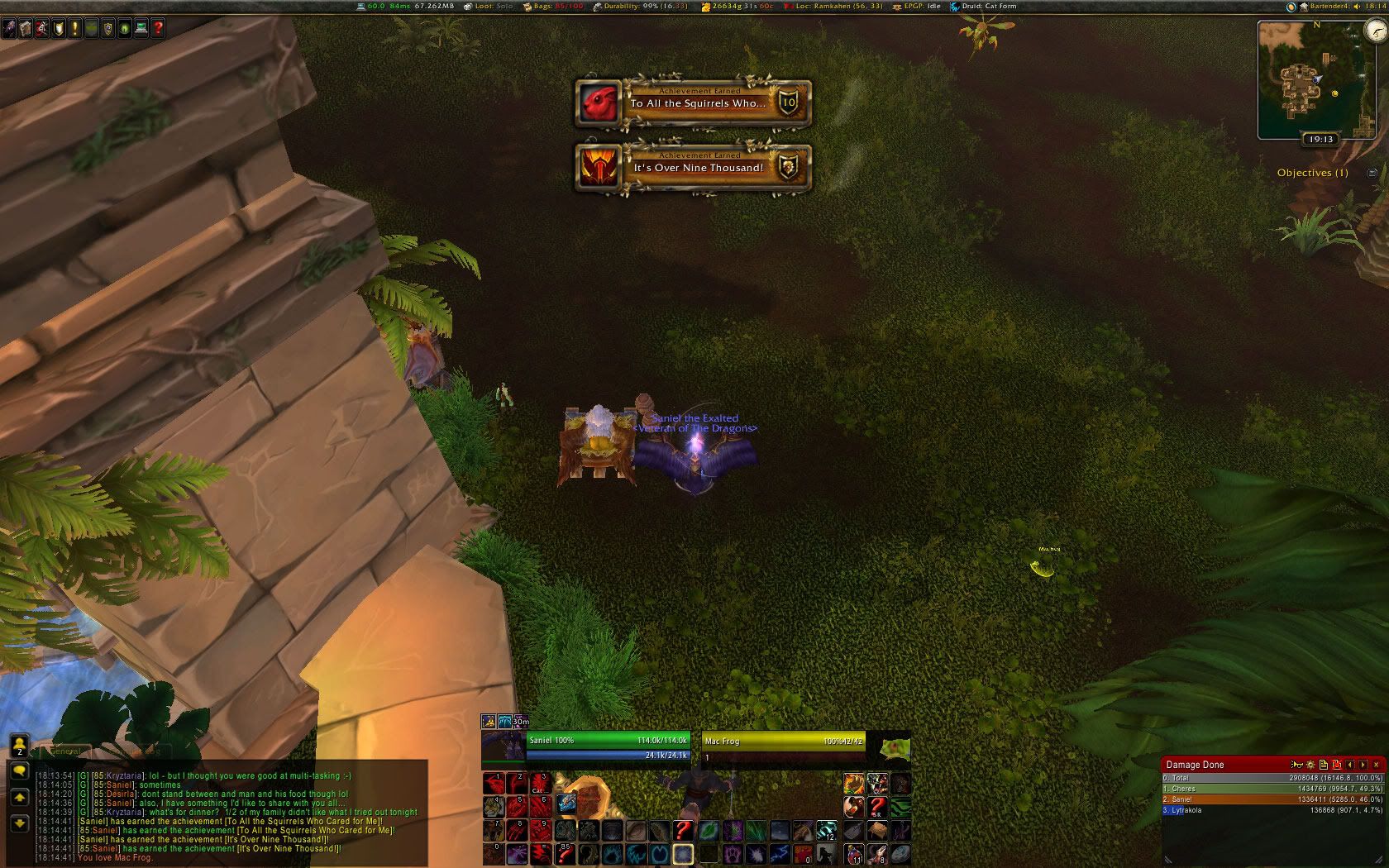
Task: Expand the Objectives tracker button
Action: [x=1372, y=173]
